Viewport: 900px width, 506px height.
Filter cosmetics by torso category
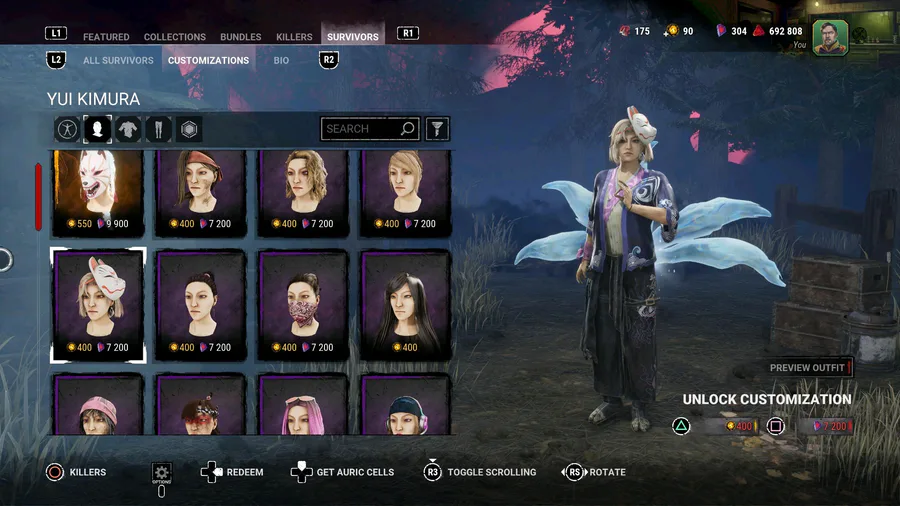(x=128, y=129)
